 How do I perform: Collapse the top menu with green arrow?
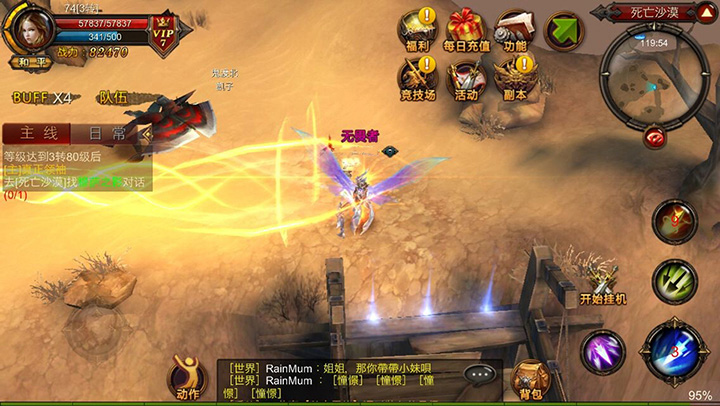point(566,30)
